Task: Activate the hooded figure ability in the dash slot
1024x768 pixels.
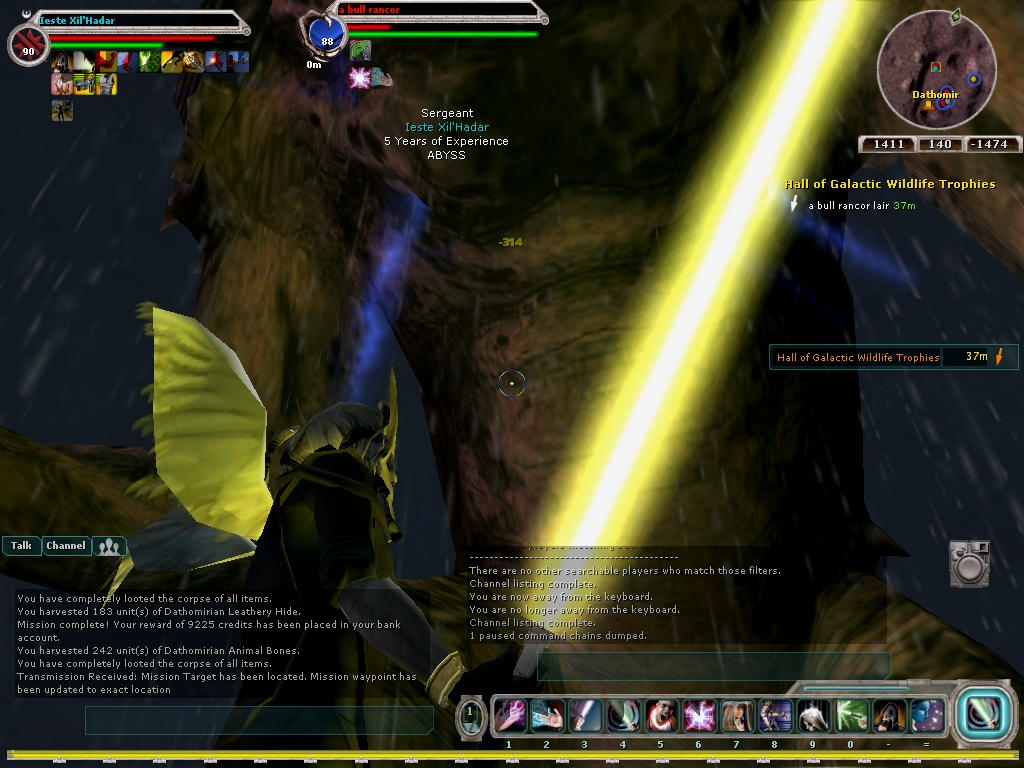Action: (x=888, y=716)
